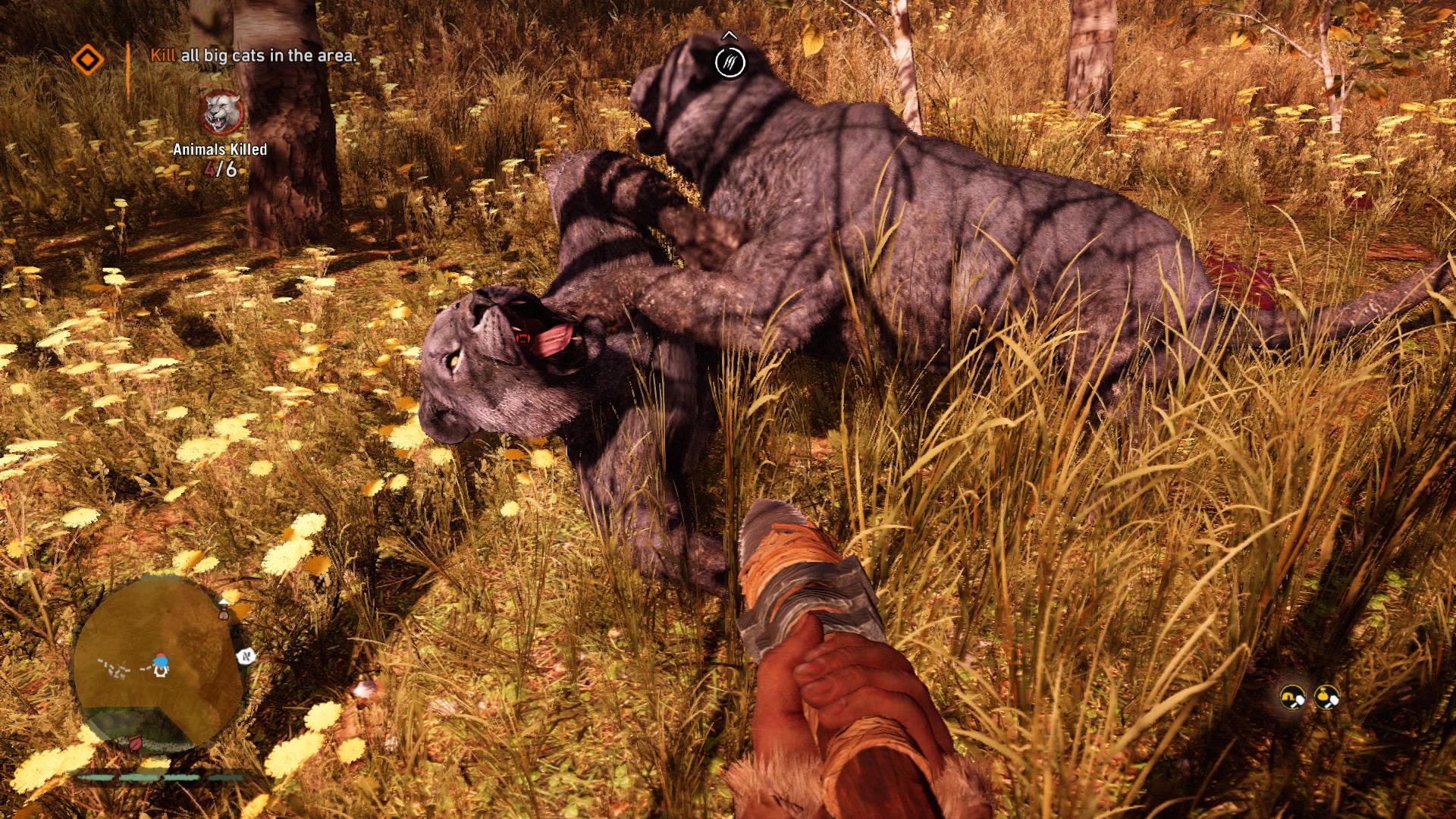This screenshot has height=819, width=1456.
Task: Click the claw target marker above the cat
Action: pyautogui.click(x=730, y=62)
